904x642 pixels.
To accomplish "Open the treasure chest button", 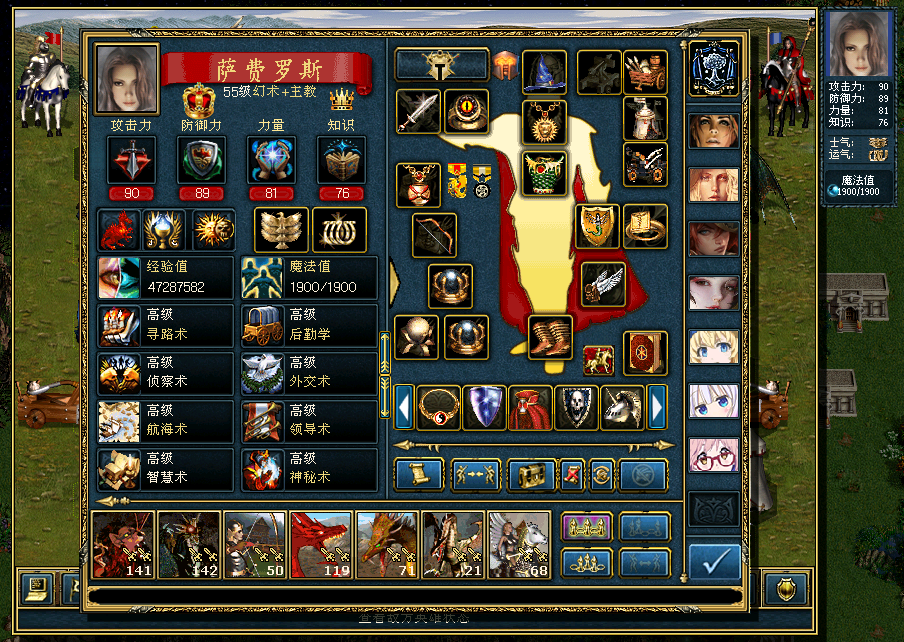I will point(531,475).
